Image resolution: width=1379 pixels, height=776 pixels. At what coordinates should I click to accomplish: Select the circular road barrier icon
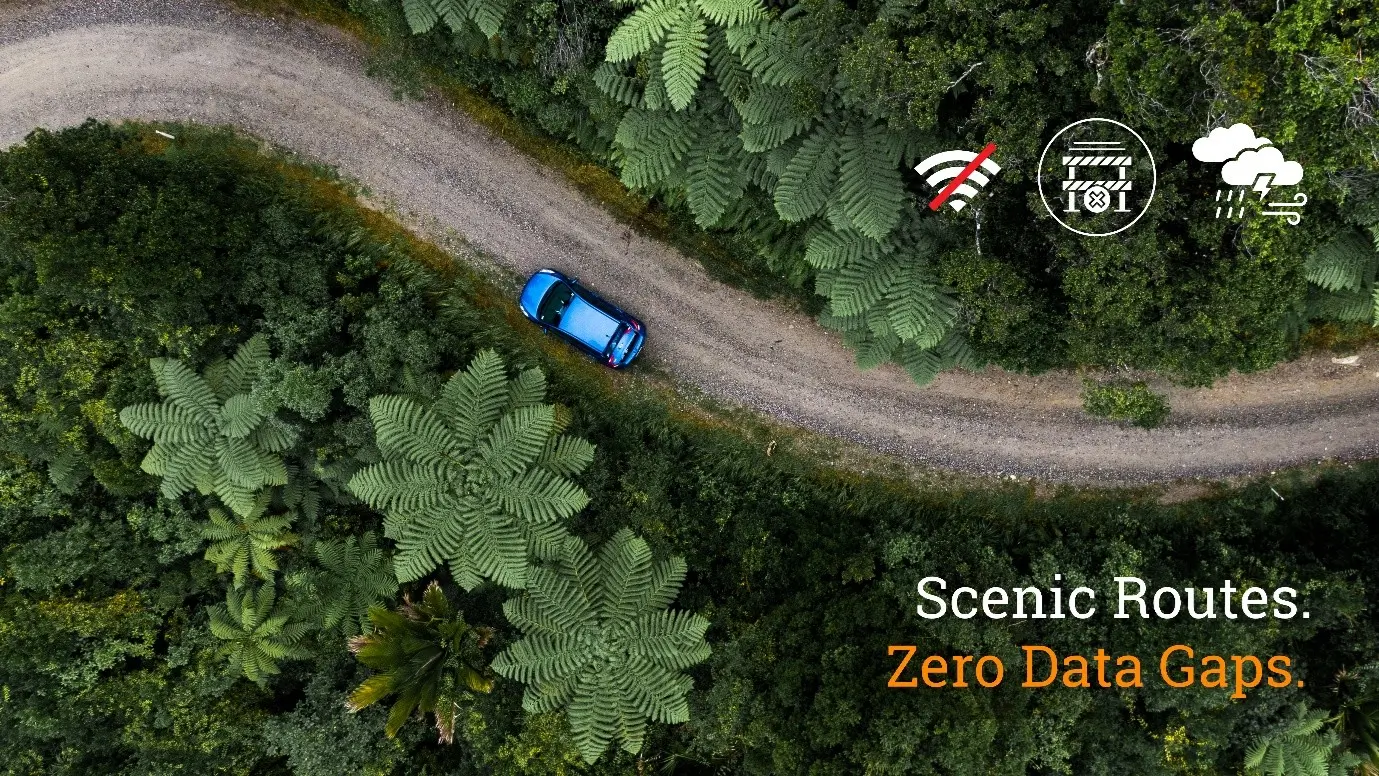[x=1096, y=177]
